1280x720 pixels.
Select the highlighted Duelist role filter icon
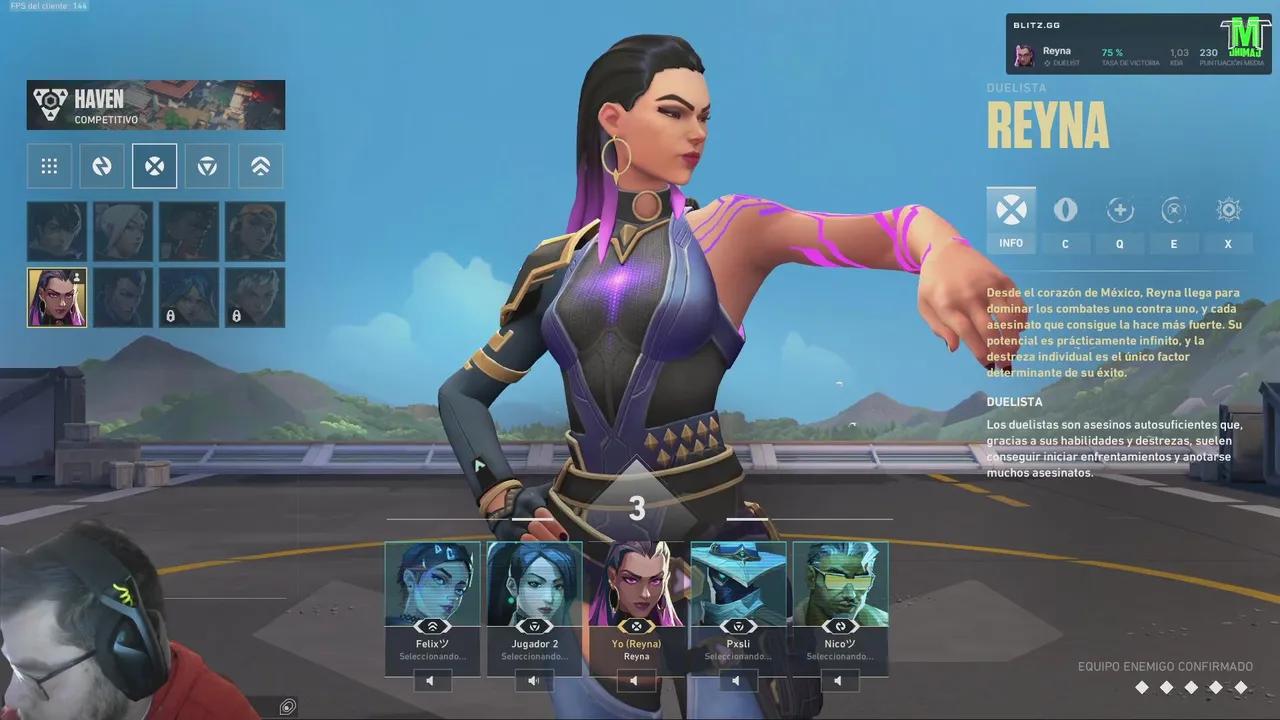pyautogui.click(x=154, y=166)
